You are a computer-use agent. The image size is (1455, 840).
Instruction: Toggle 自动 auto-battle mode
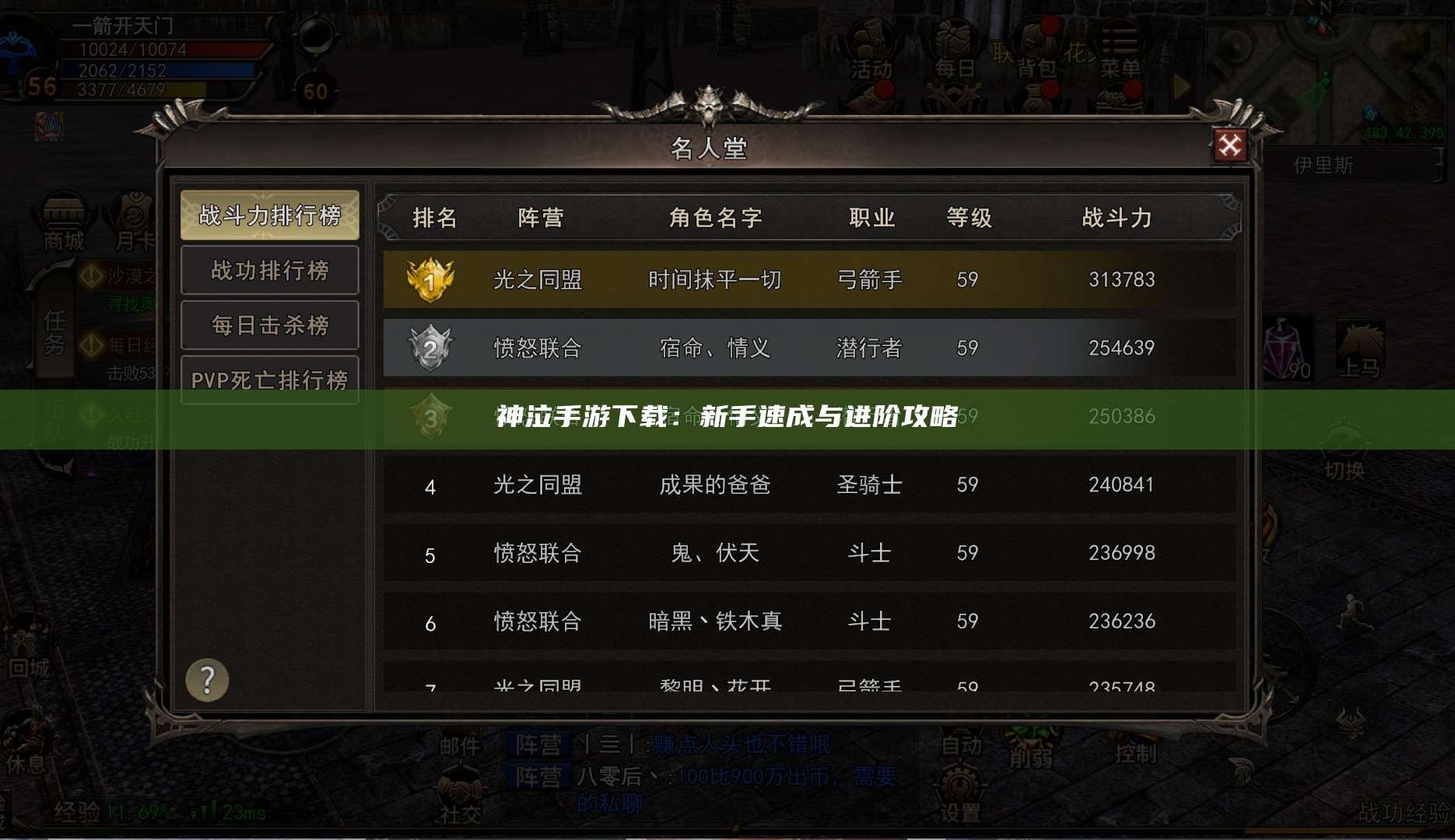(962, 744)
